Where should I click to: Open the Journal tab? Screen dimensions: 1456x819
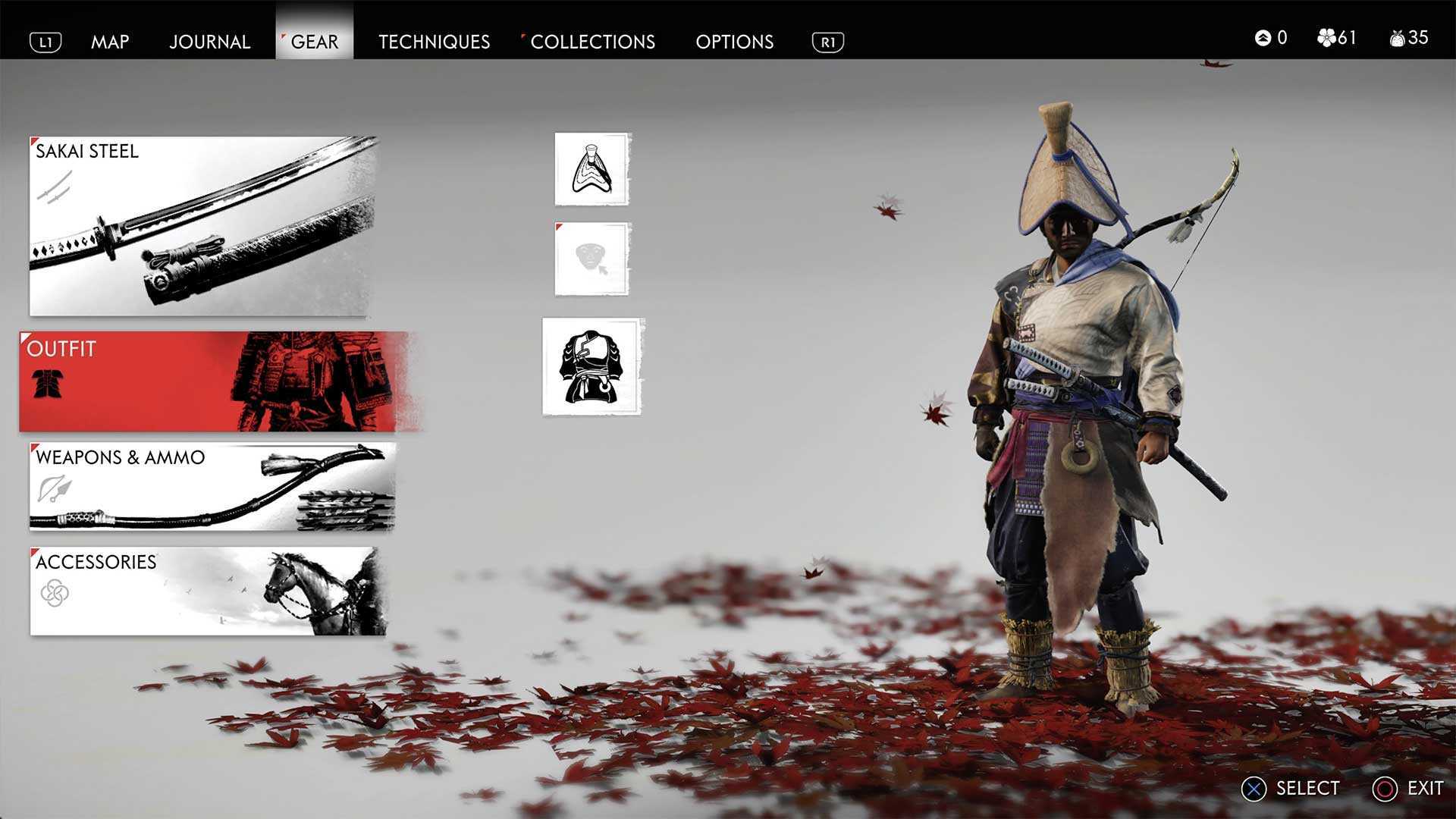point(209,42)
